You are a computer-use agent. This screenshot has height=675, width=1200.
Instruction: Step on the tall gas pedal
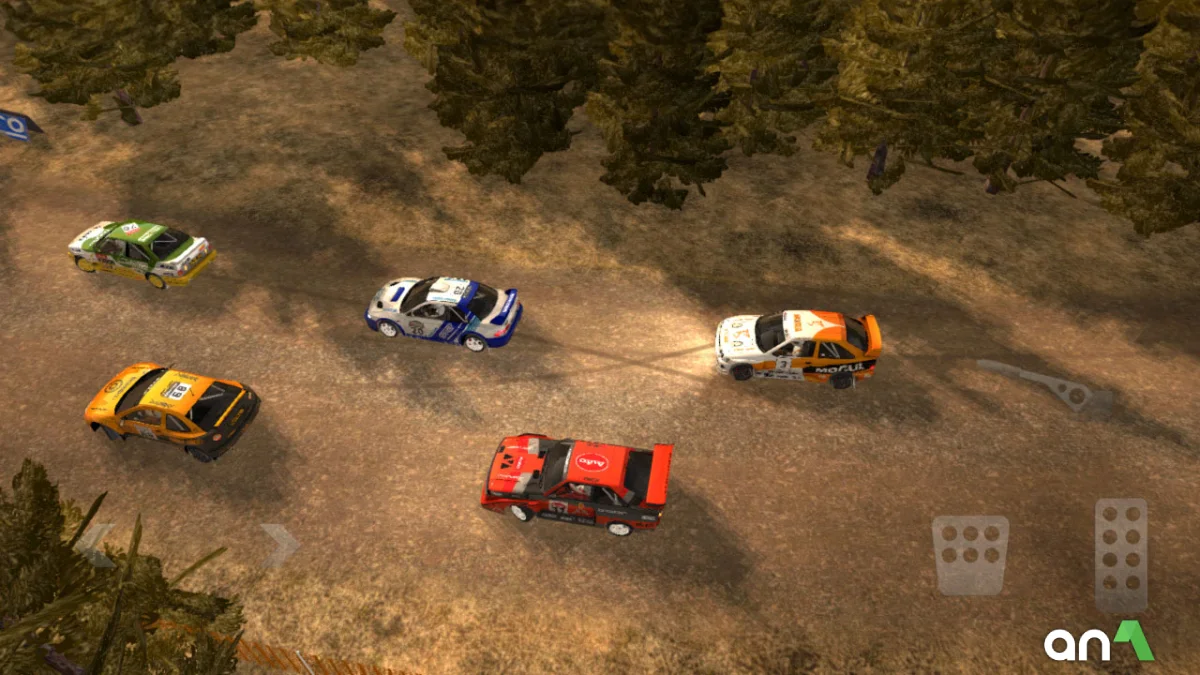[x=1121, y=555]
